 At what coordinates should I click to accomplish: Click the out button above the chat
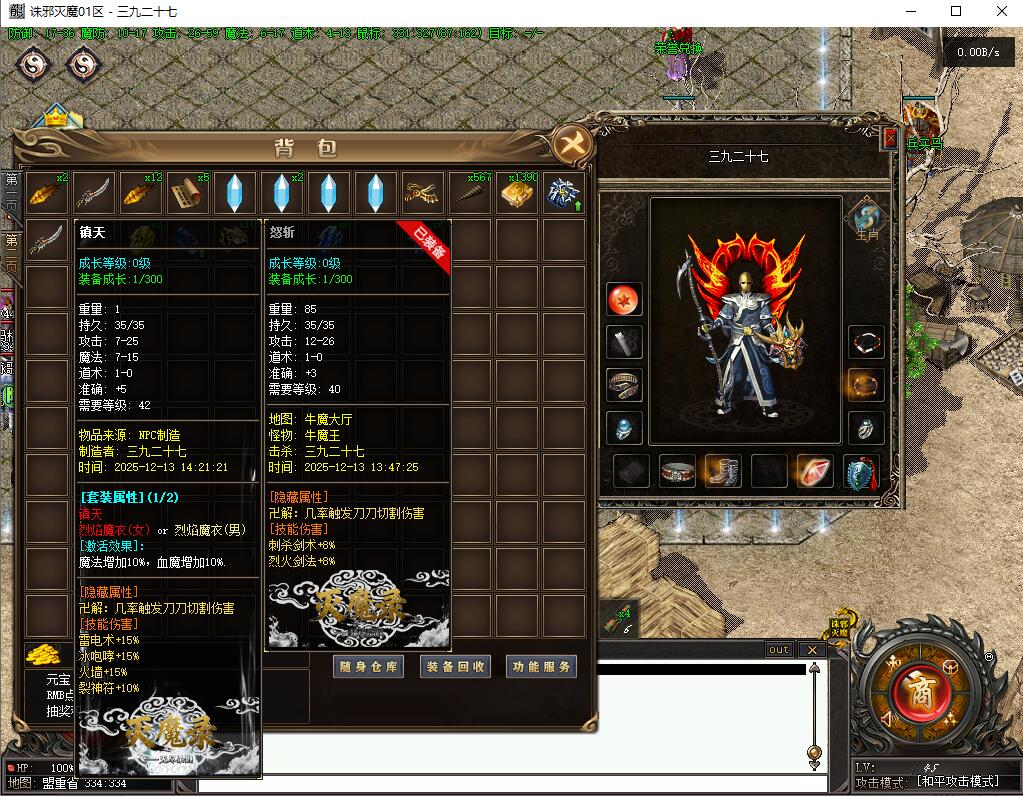coord(778,650)
